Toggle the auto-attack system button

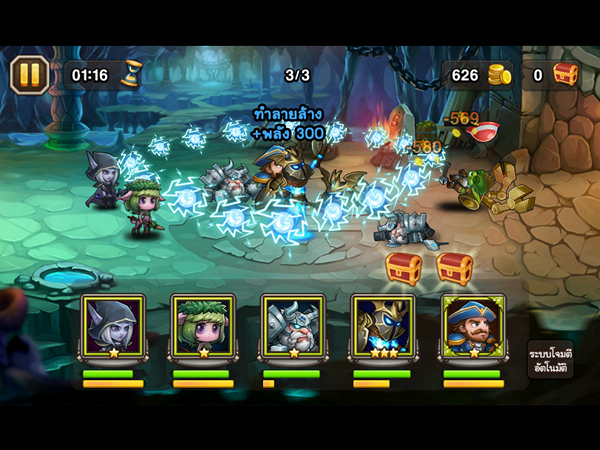(548, 362)
